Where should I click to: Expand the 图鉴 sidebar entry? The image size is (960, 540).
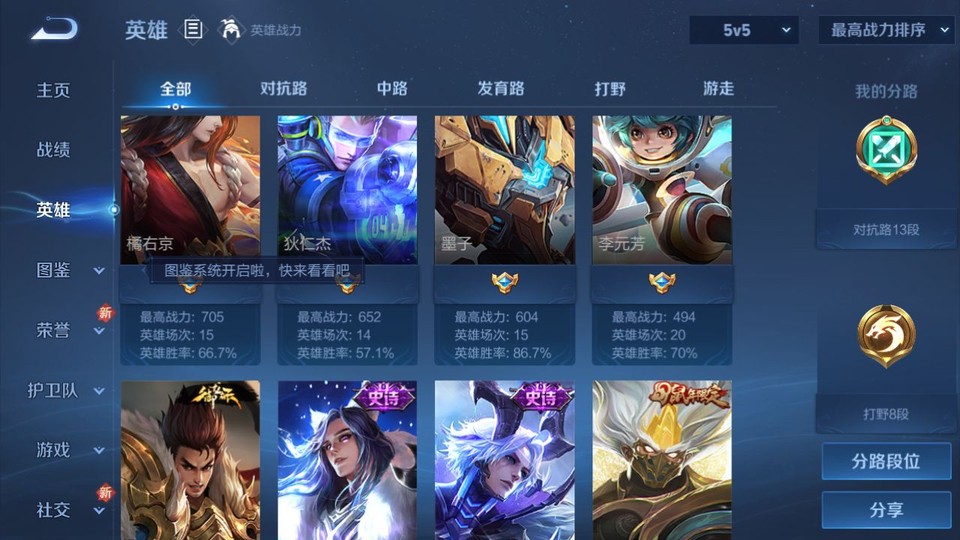pyautogui.click(x=66, y=270)
